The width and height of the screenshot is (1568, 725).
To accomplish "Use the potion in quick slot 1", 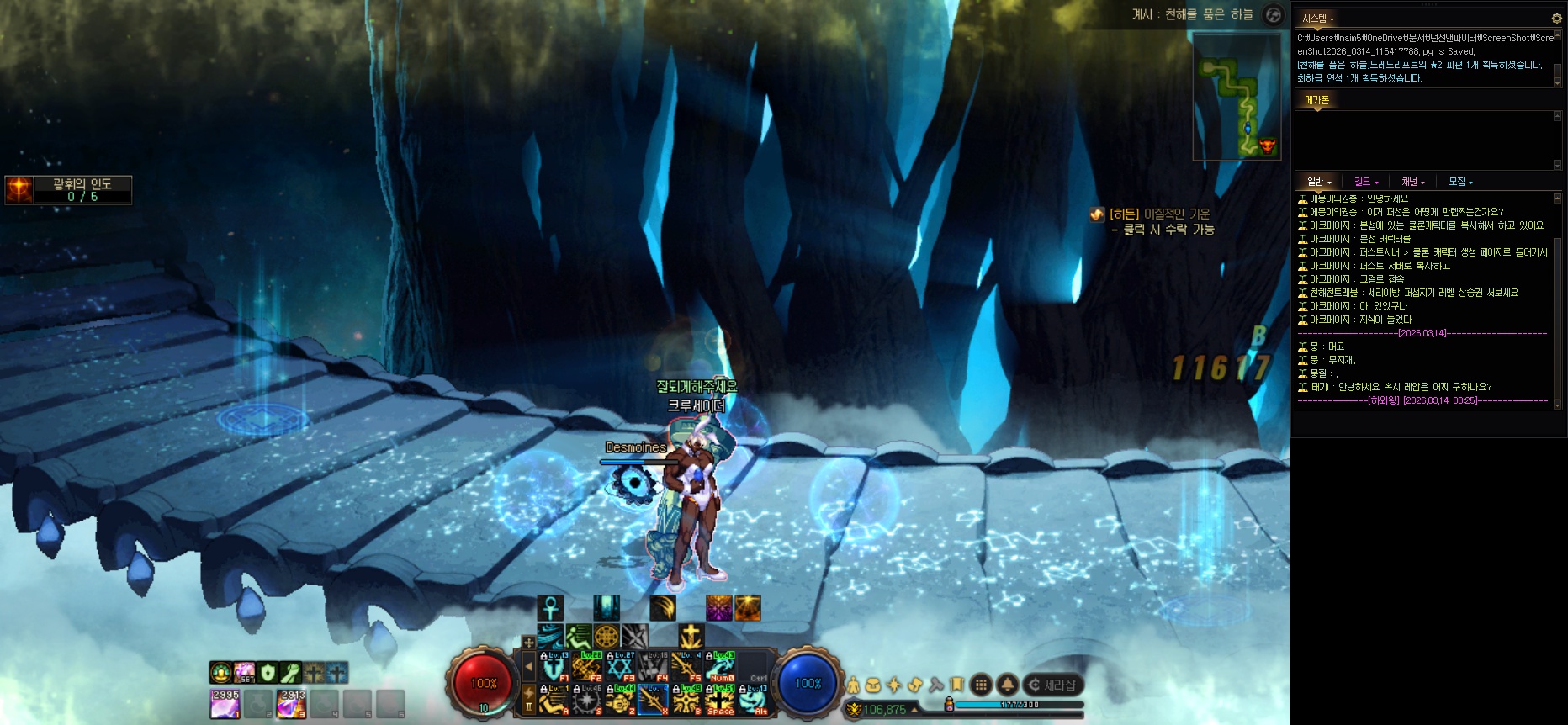I will click(225, 704).
